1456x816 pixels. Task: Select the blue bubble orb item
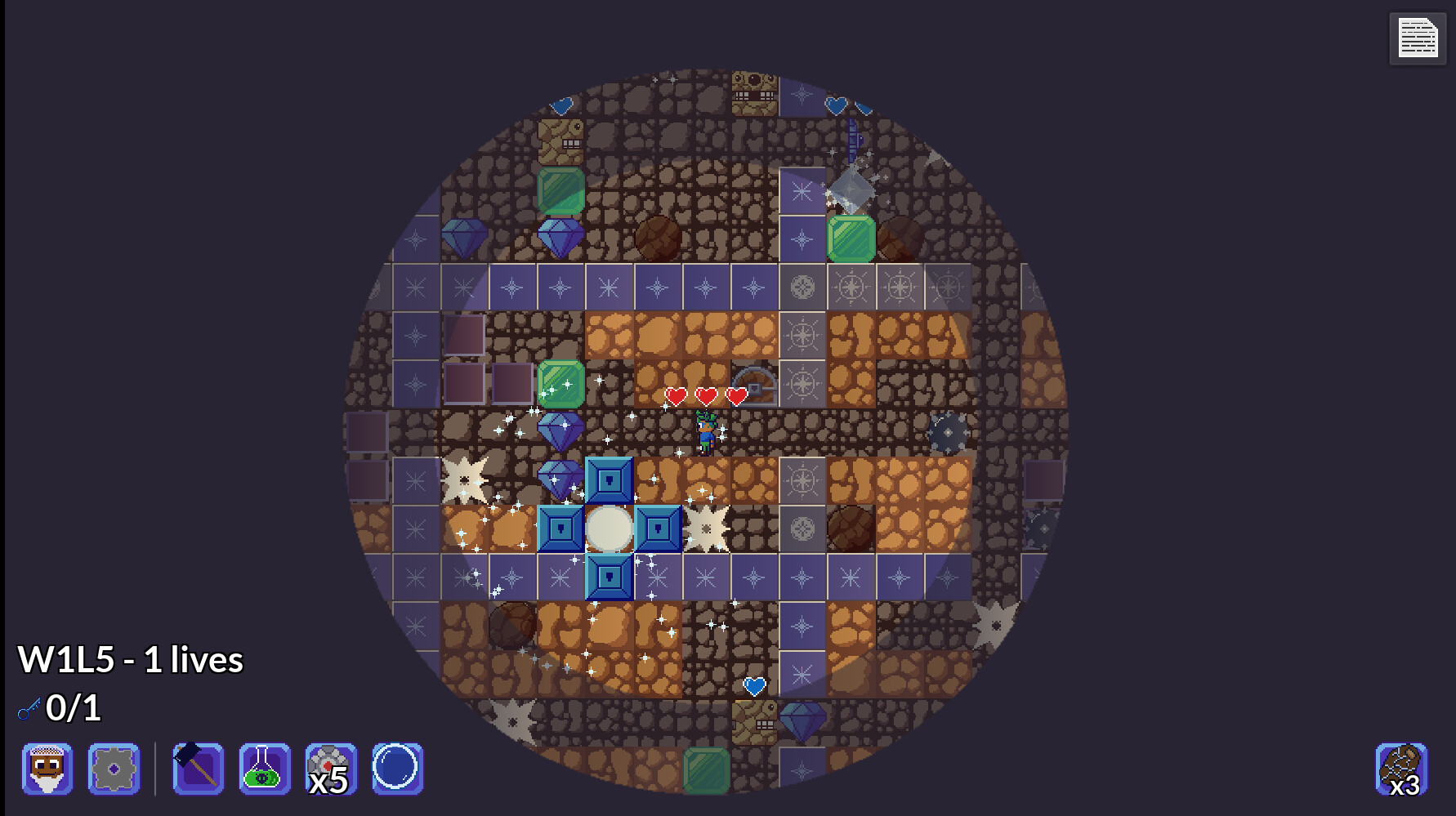point(397,769)
